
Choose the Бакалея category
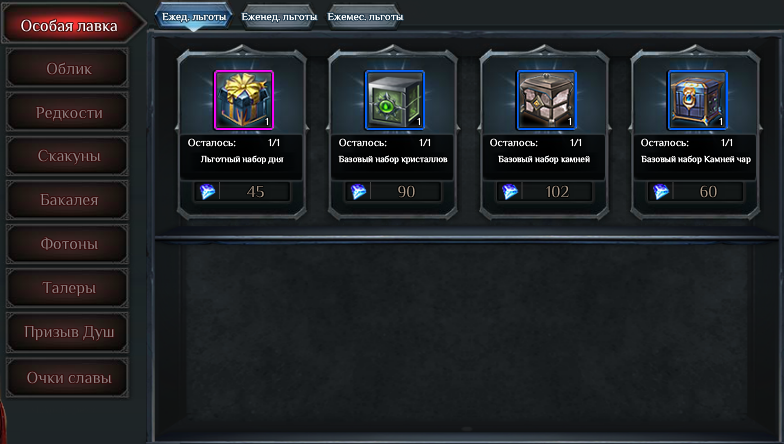tap(68, 201)
